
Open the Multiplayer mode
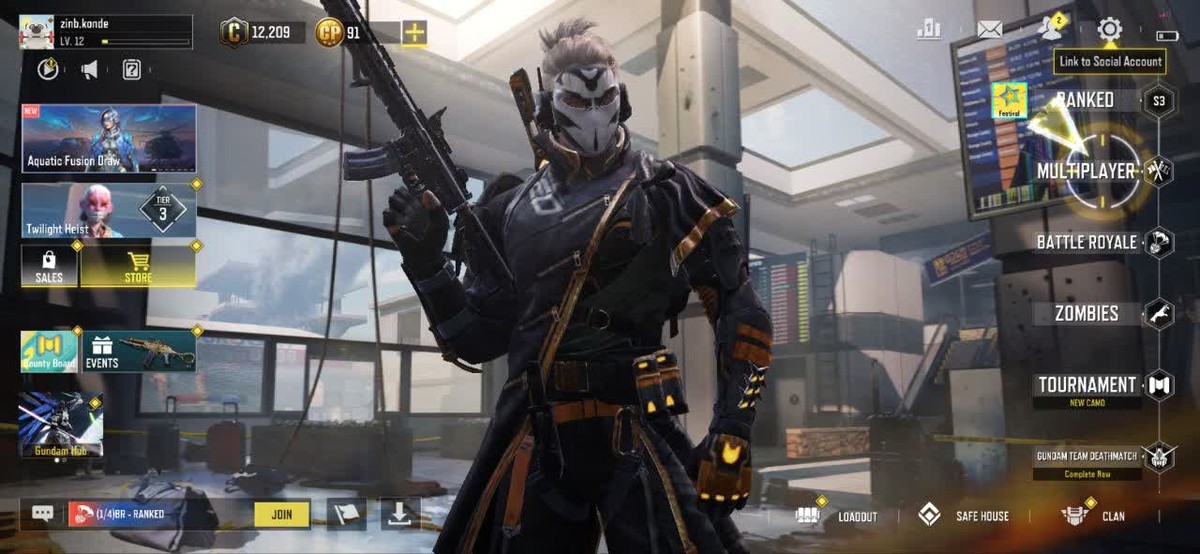click(x=1086, y=171)
